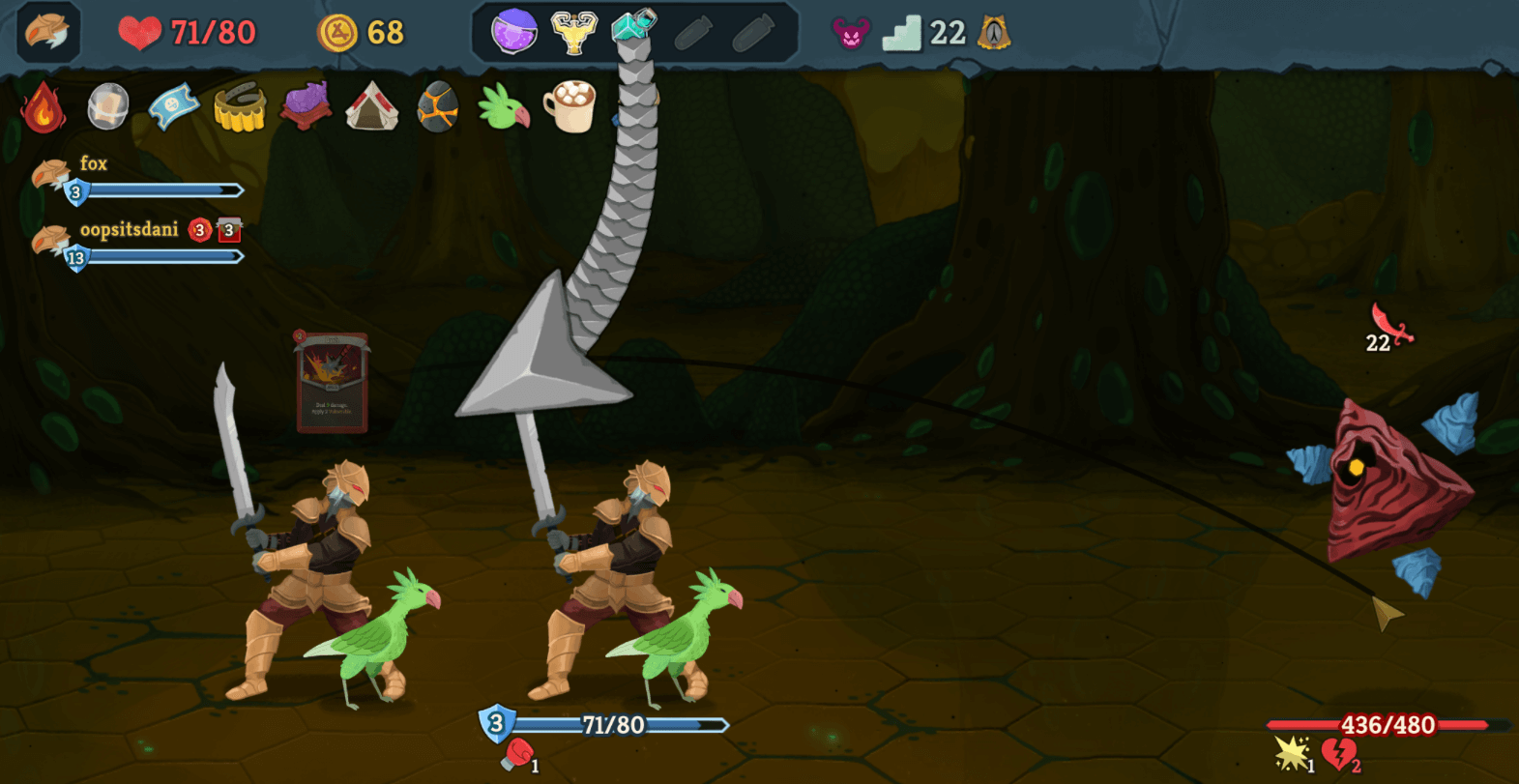Inspect the hot cocoa mug relic
This screenshot has width=1519, height=784.
(570, 104)
